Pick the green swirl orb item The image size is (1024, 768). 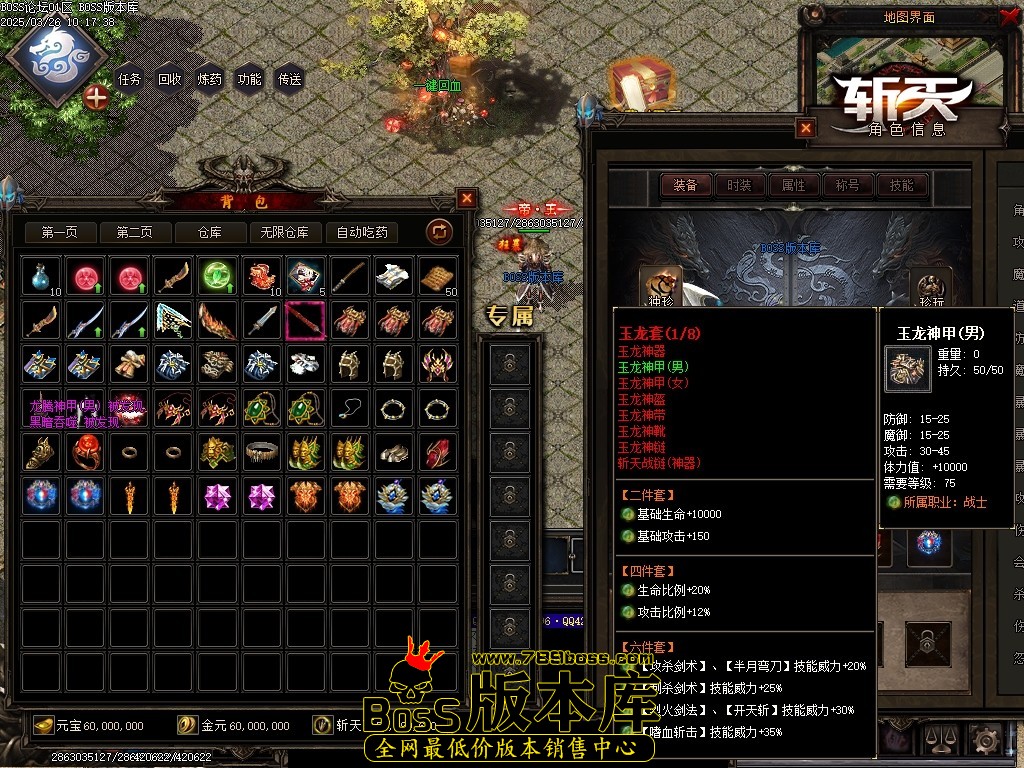[x=216, y=276]
